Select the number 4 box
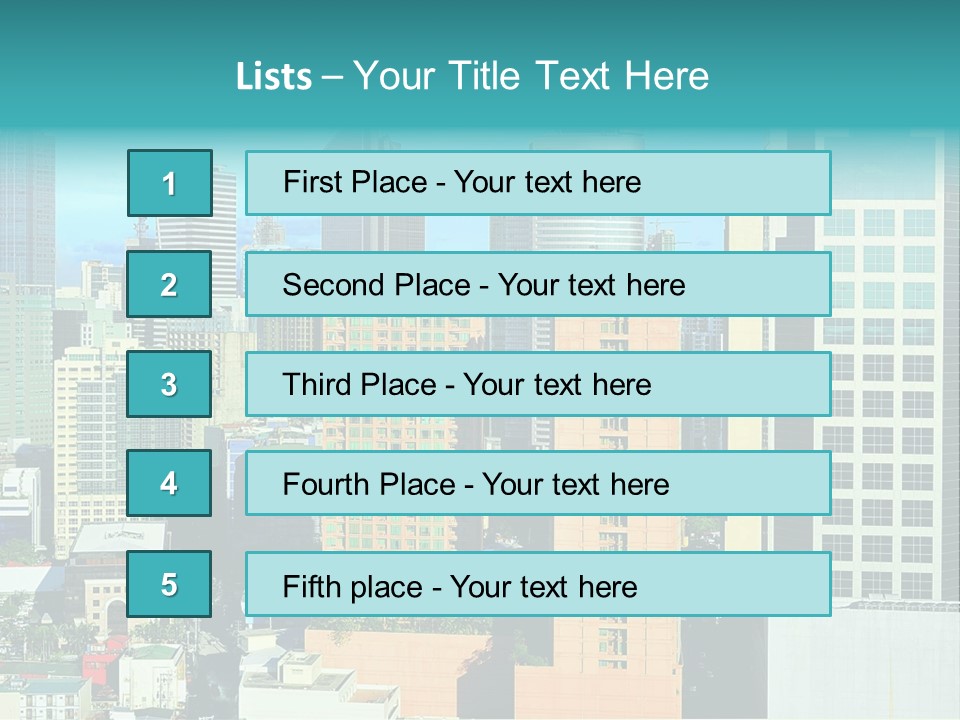This screenshot has width=960, height=720. pos(170,484)
